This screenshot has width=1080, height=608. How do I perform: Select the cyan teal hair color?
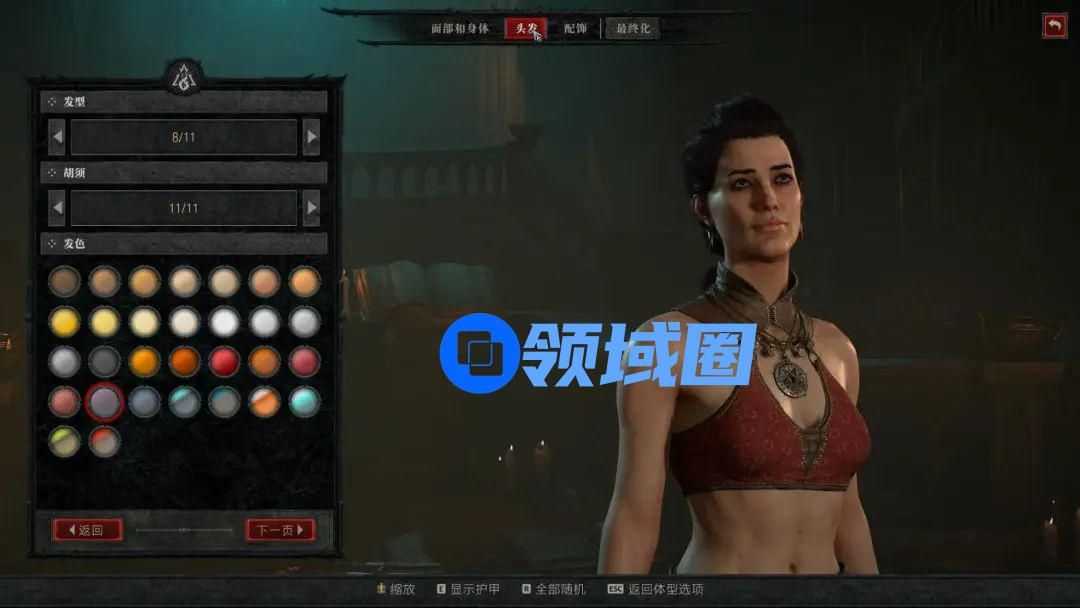pyautogui.click(x=304, y=401)
